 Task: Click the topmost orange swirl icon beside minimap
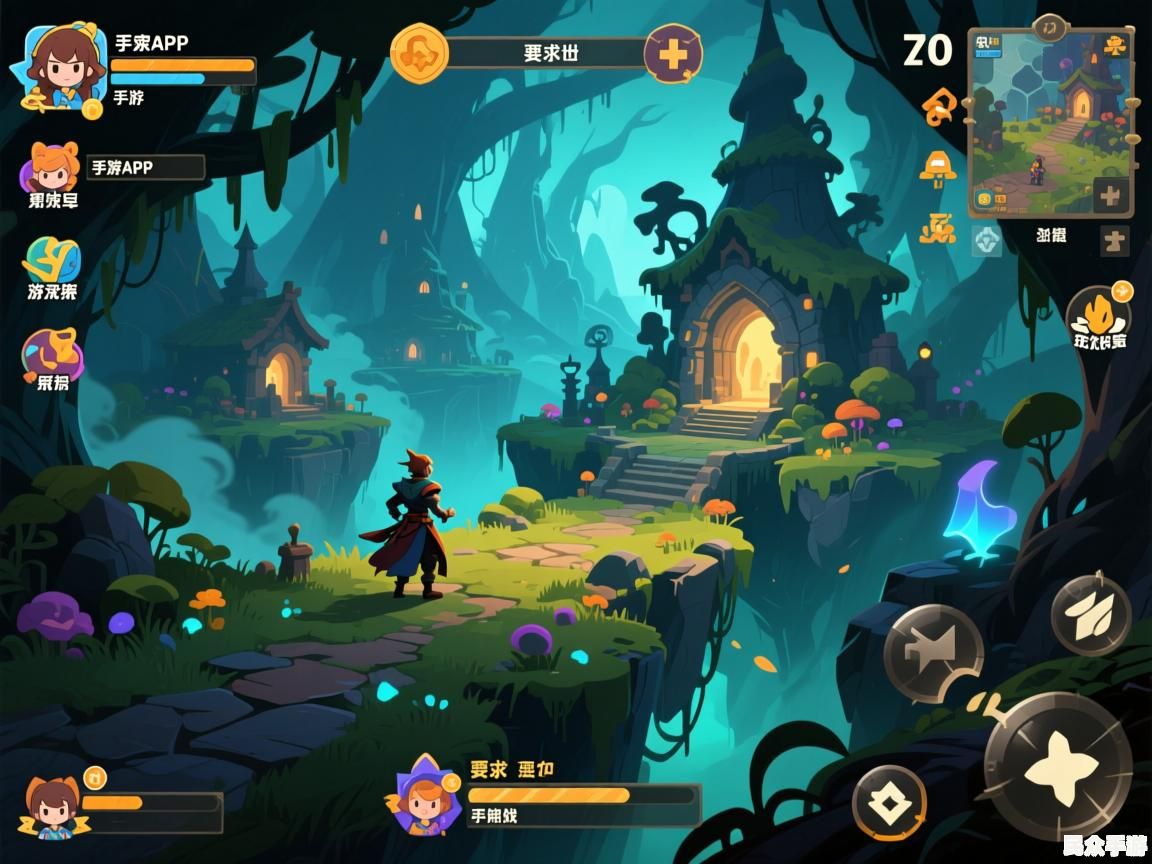click(939, 105)
